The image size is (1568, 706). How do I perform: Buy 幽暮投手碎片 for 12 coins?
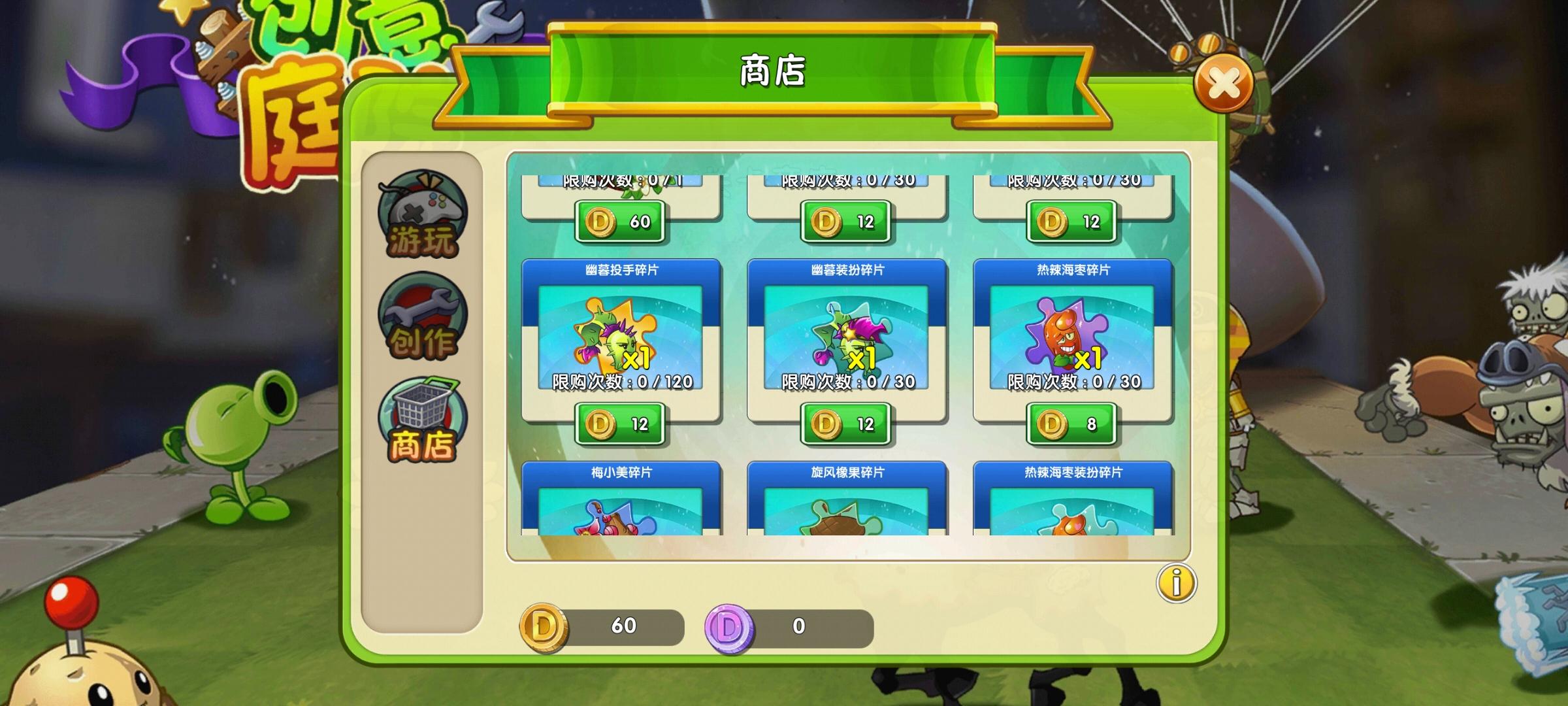tap(619, 424)
